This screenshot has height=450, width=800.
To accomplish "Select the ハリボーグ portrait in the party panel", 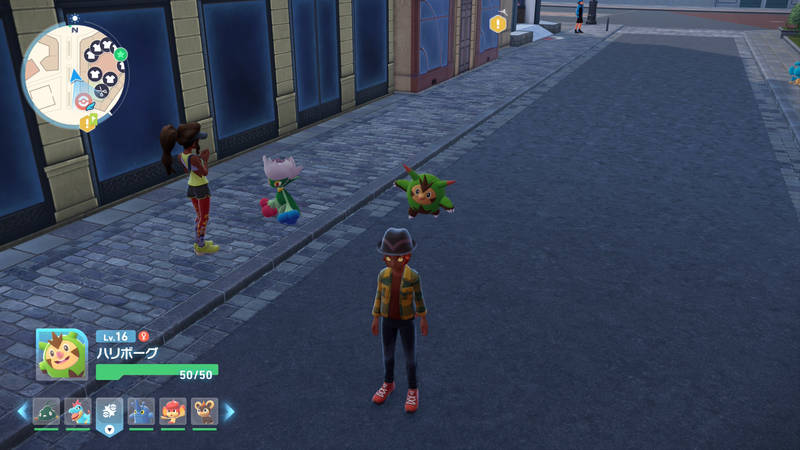I will point(61,354).
